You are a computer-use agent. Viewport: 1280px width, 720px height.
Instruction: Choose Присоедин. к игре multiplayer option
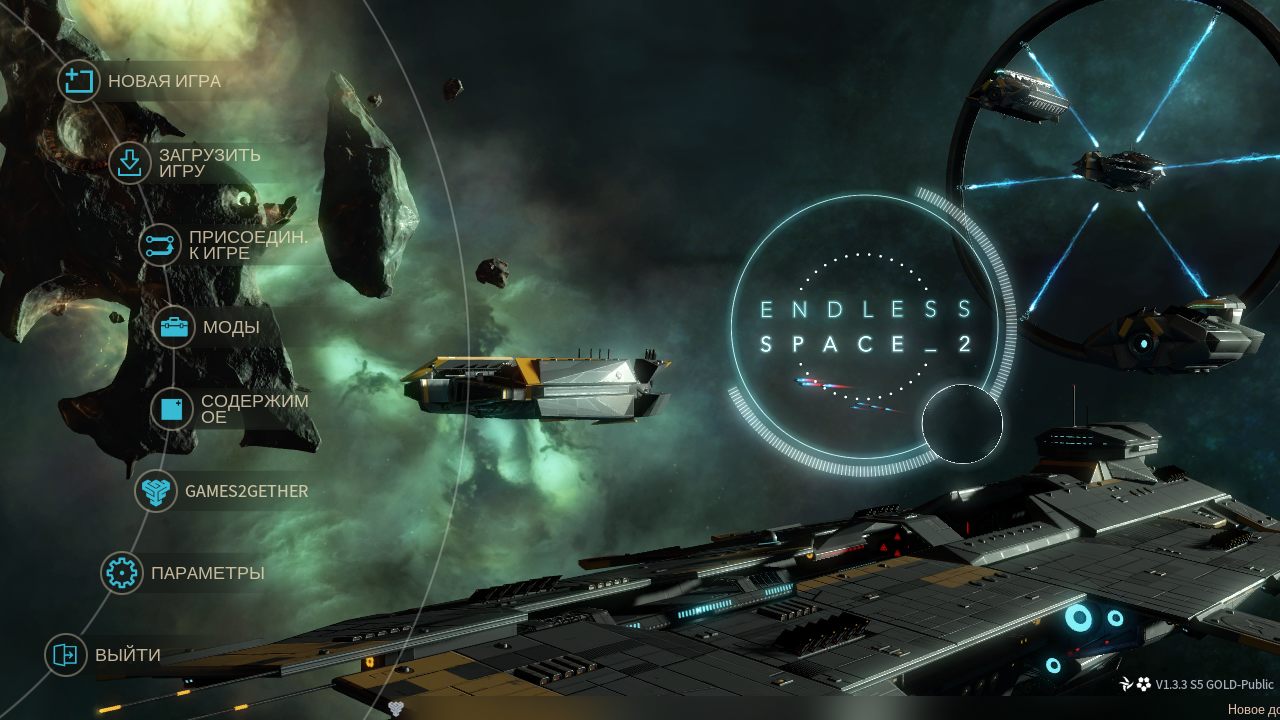coord(247,245)
